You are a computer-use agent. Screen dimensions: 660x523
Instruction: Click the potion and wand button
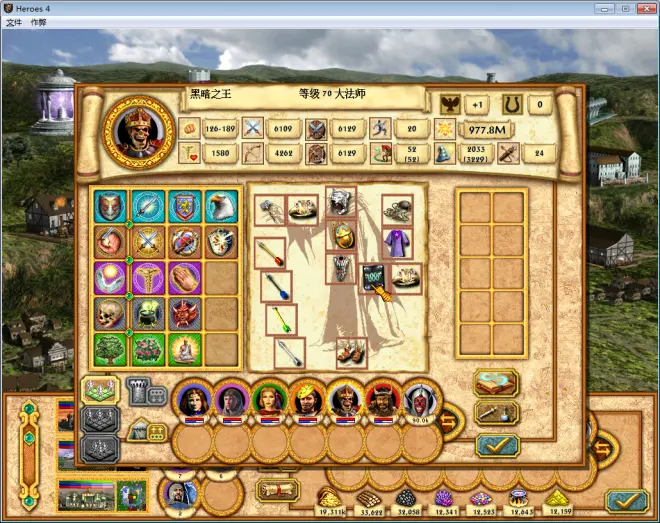point(496,413)
